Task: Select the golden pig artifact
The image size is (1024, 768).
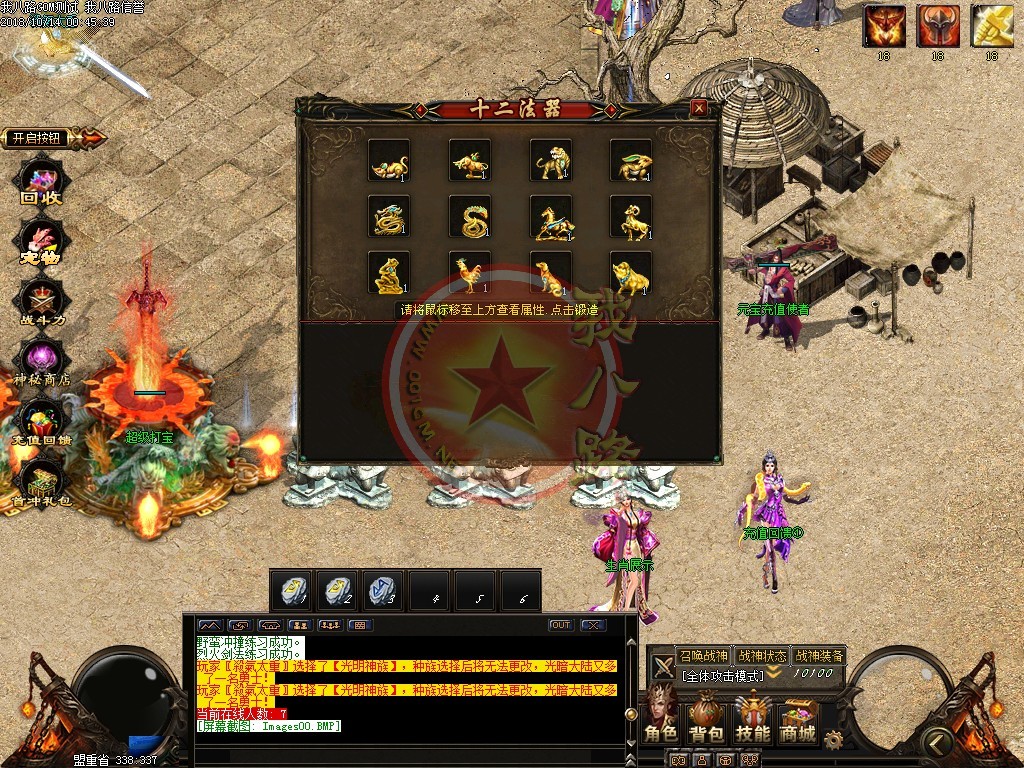Action: (632, 272)
